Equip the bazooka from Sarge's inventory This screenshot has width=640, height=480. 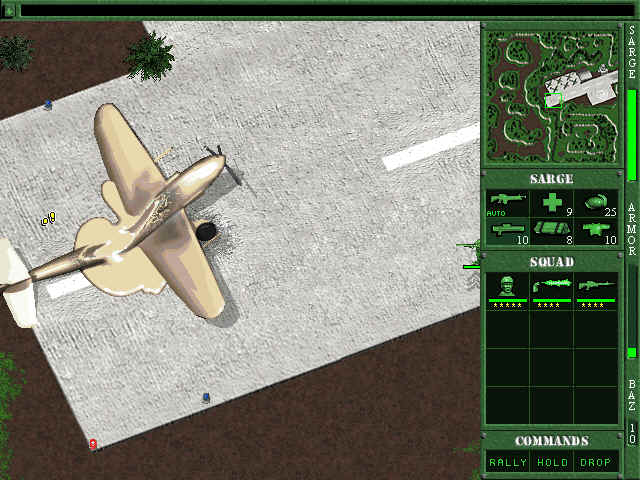pos(507,233)
